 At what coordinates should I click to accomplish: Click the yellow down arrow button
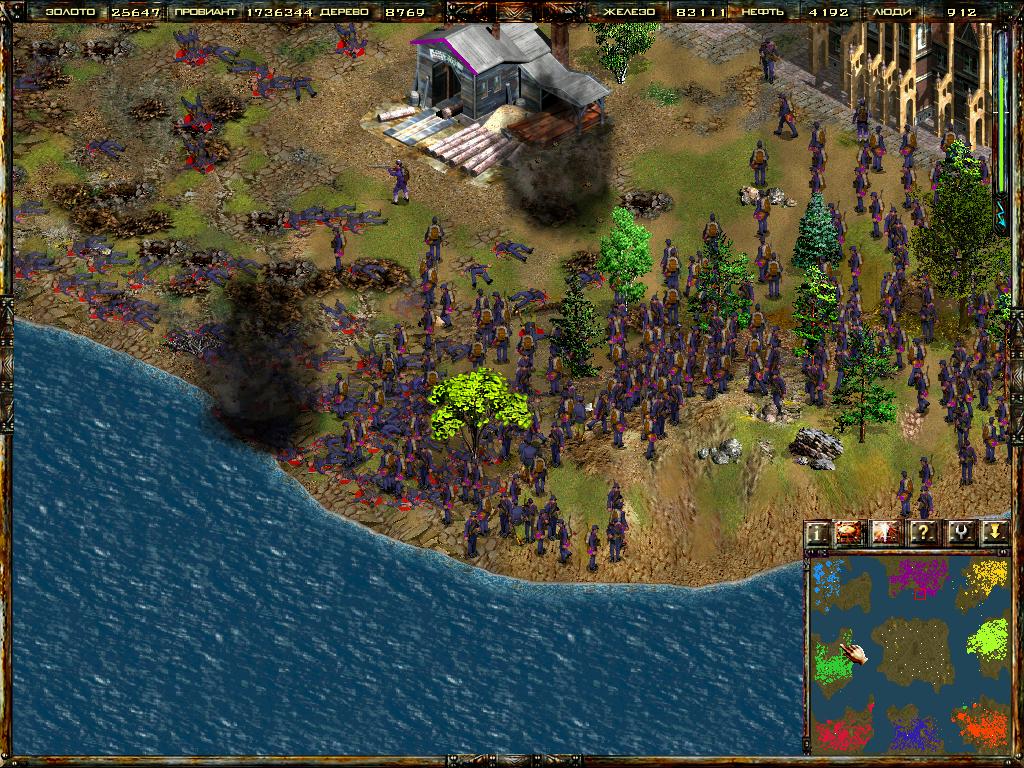pyautogui.click(x=994, y=532)
